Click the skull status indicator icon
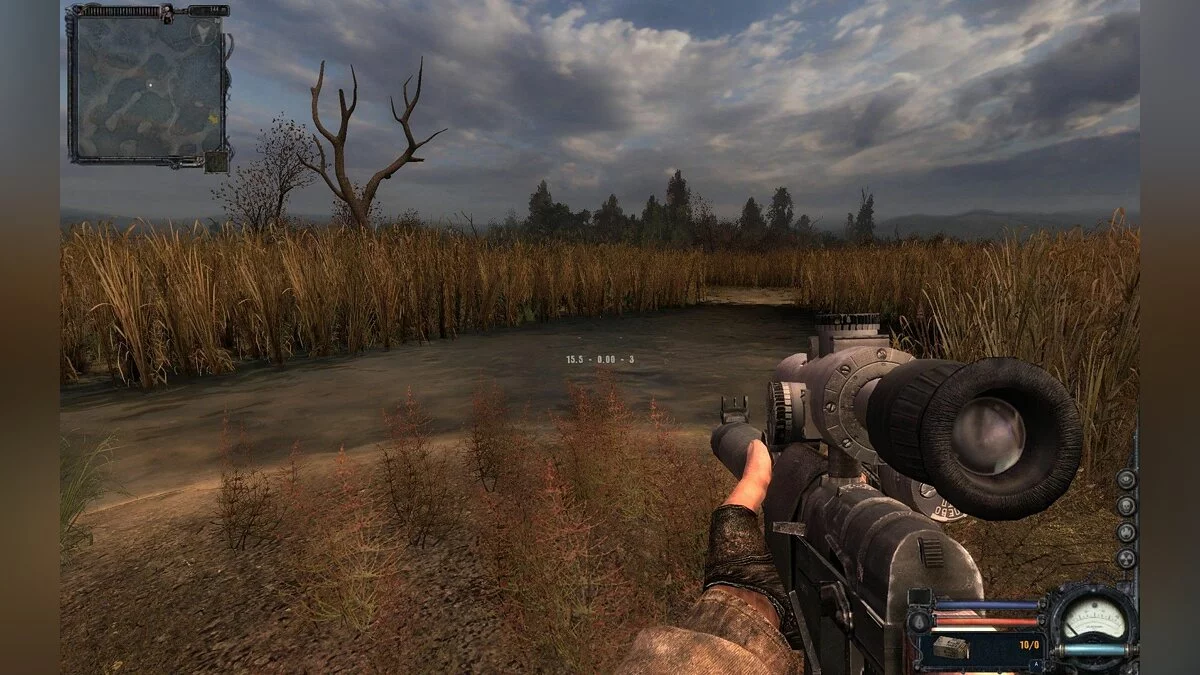1200x675 pixels. pyautogui.click(x=1126, y=506)
